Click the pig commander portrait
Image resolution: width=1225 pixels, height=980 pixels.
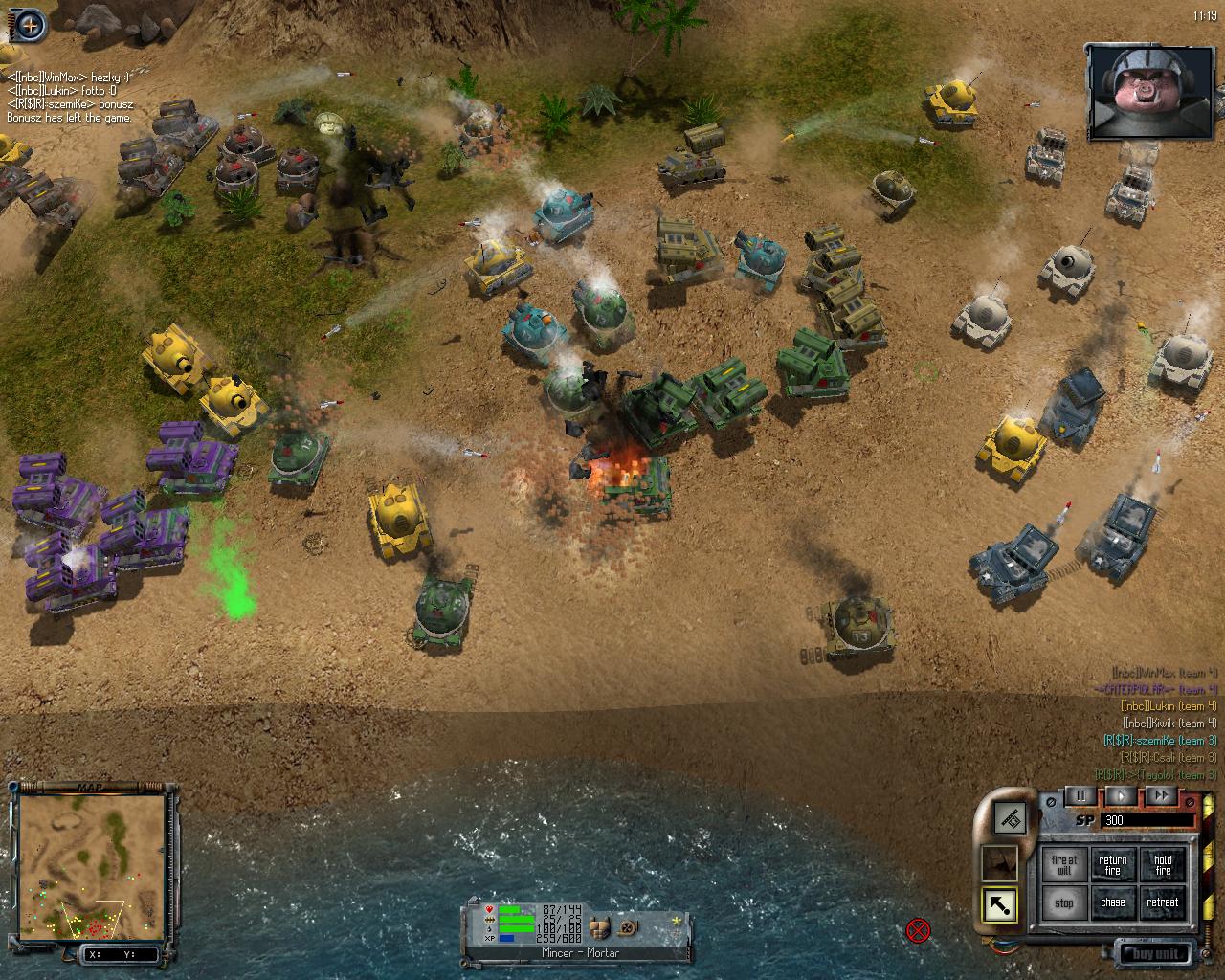[x=1147, y=91]
